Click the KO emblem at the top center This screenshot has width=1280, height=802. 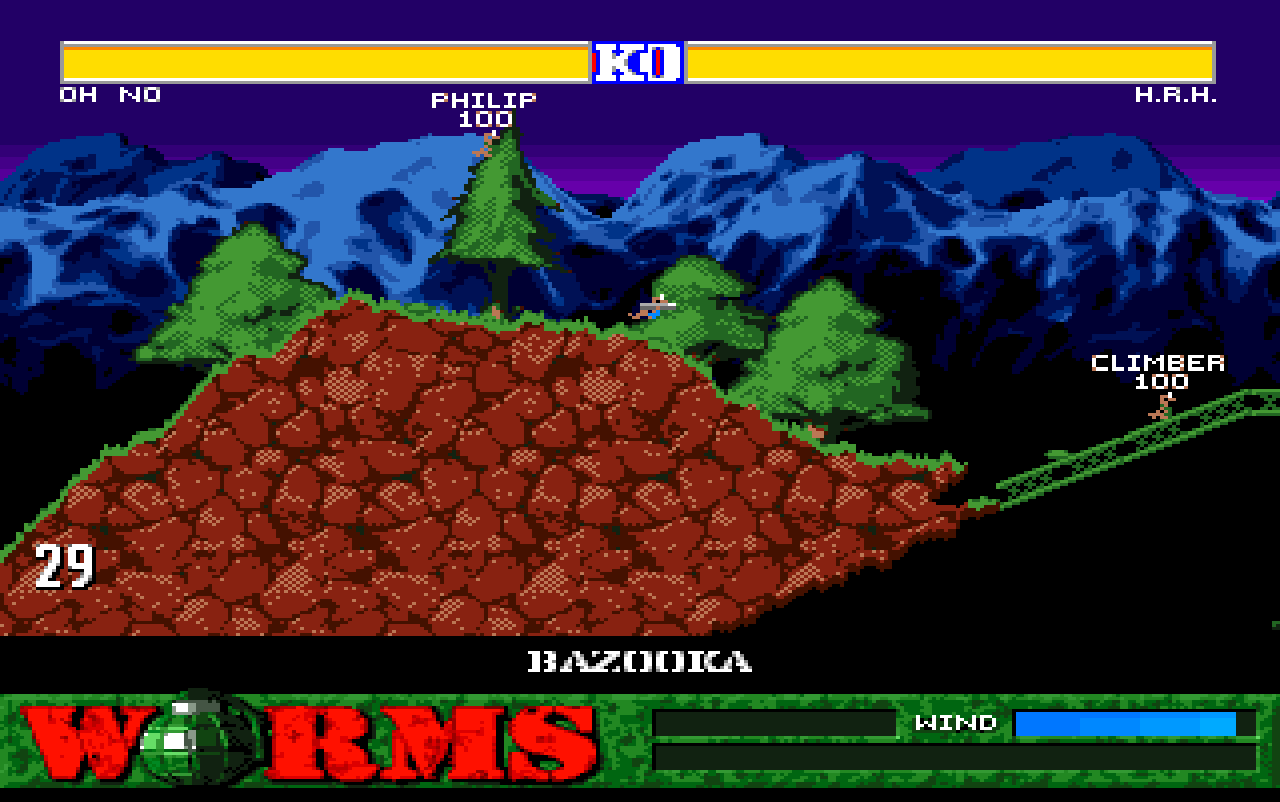coord(637,62)
